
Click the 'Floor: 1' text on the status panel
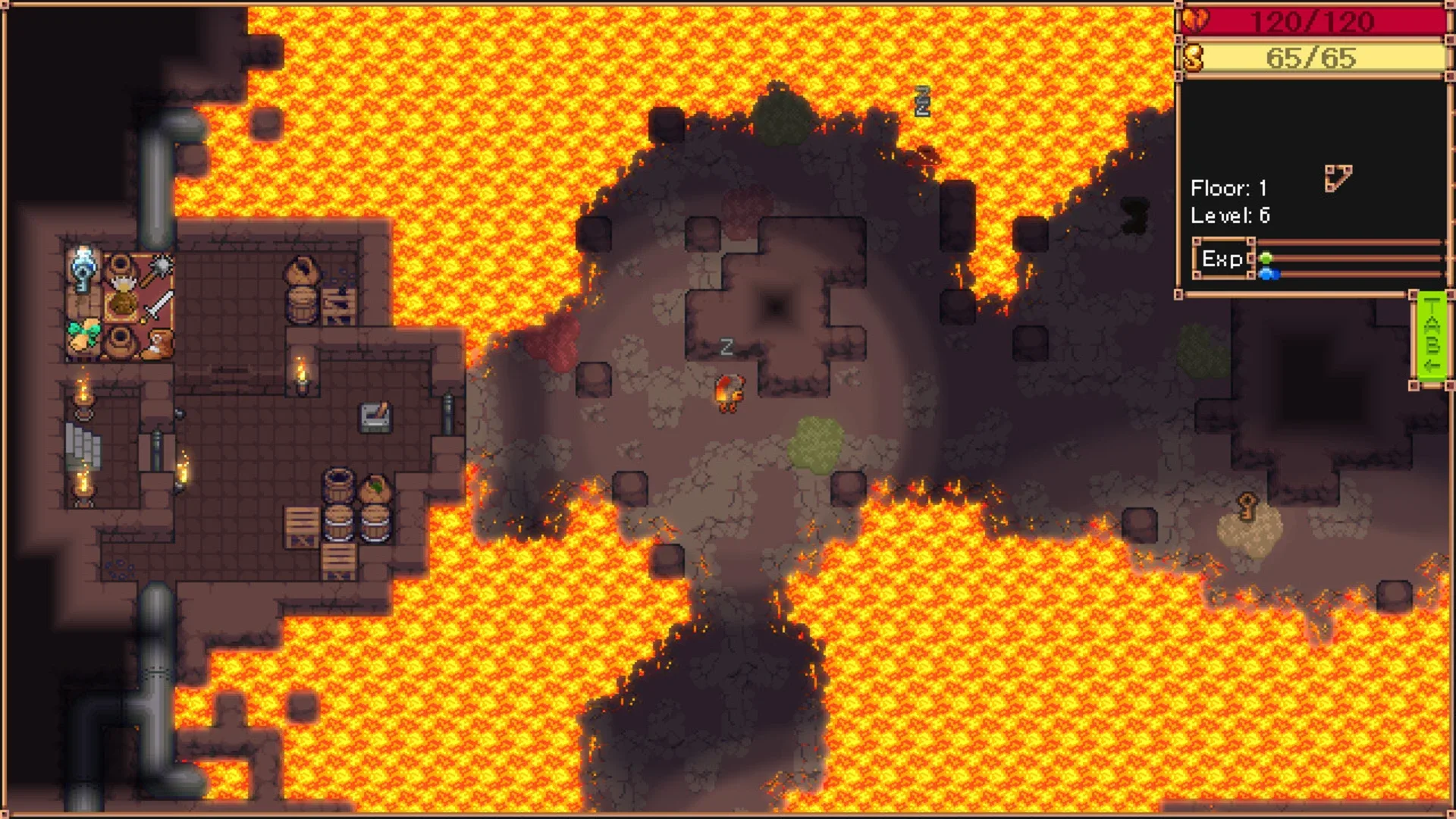click(1228, 187)
